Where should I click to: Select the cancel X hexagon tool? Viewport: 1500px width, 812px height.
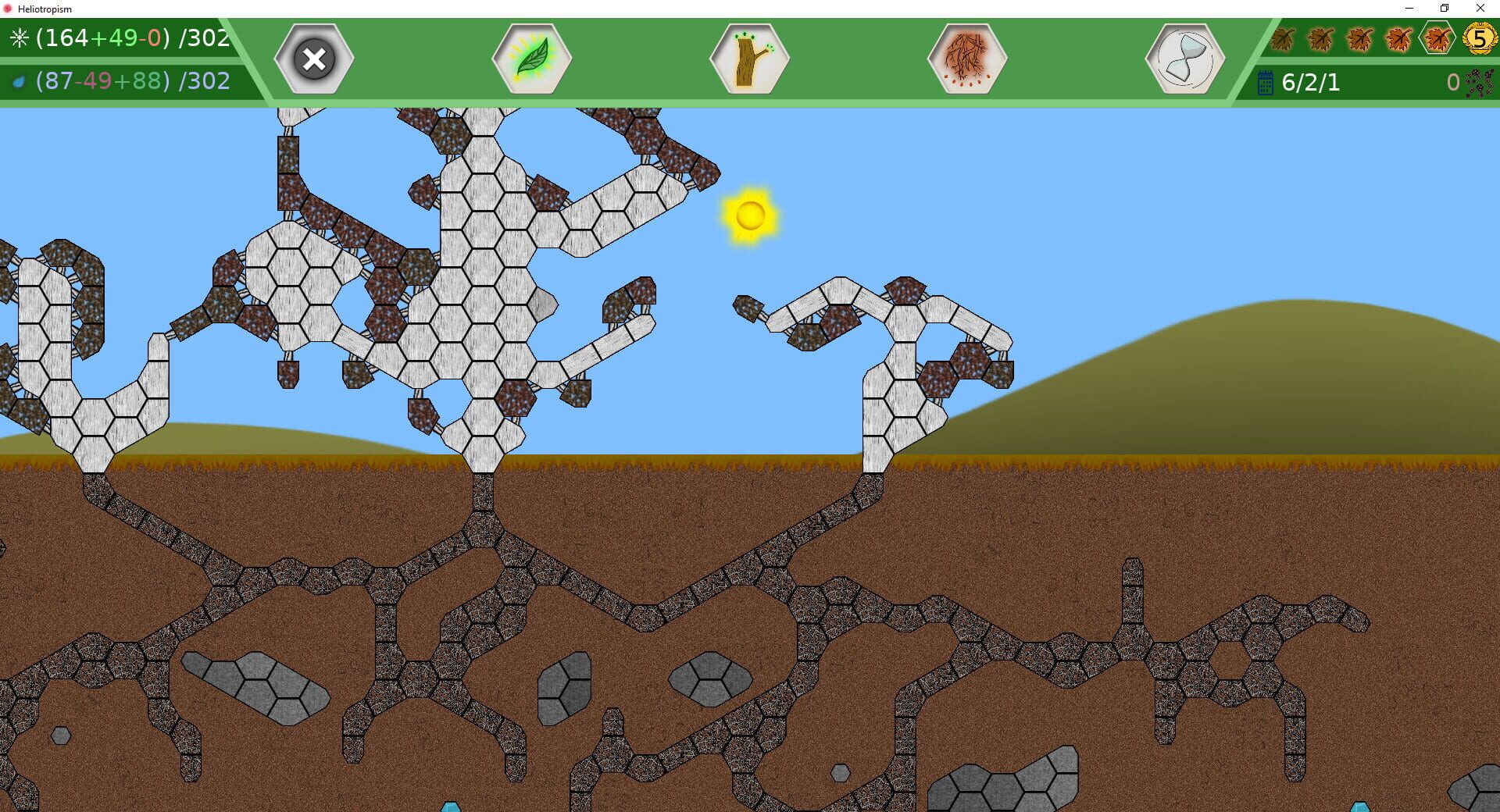pyautogui.click(x=313, y=59)
